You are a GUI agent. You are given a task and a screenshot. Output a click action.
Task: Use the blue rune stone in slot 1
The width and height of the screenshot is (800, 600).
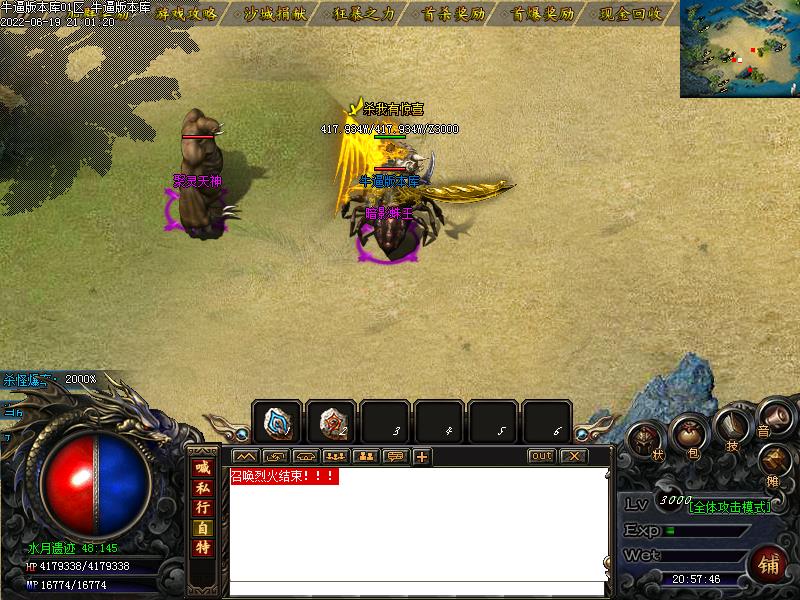coord(277,422)
